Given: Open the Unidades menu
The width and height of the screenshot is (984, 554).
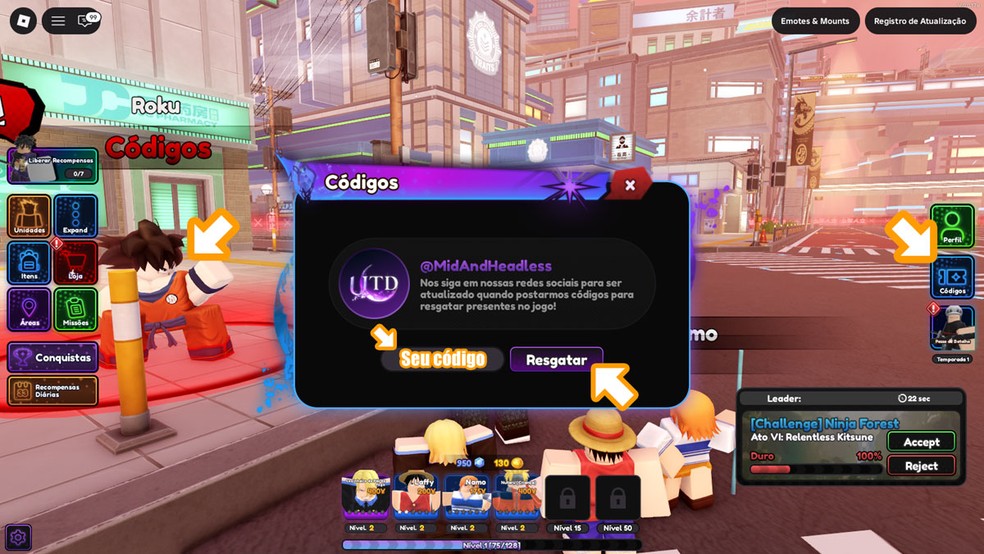Looking at the screenshot, I should (x=29, y=216).
